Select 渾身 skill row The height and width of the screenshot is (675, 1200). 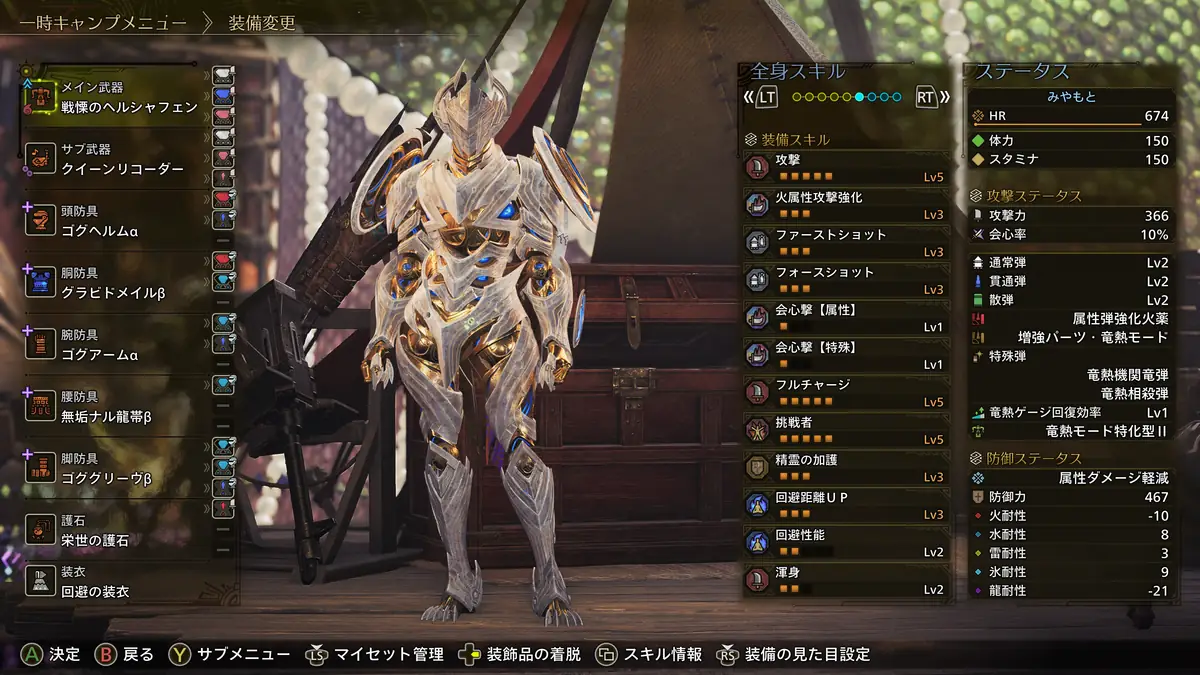click(846, 581)
